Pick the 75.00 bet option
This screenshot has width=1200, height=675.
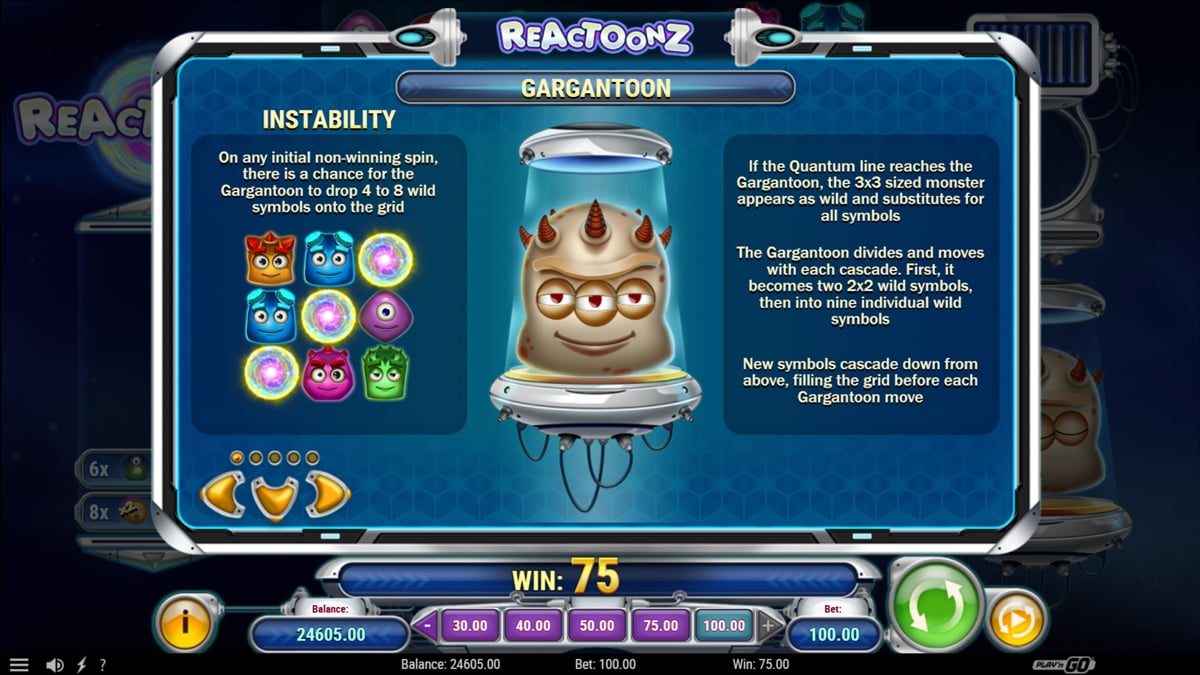pos(660,626)
